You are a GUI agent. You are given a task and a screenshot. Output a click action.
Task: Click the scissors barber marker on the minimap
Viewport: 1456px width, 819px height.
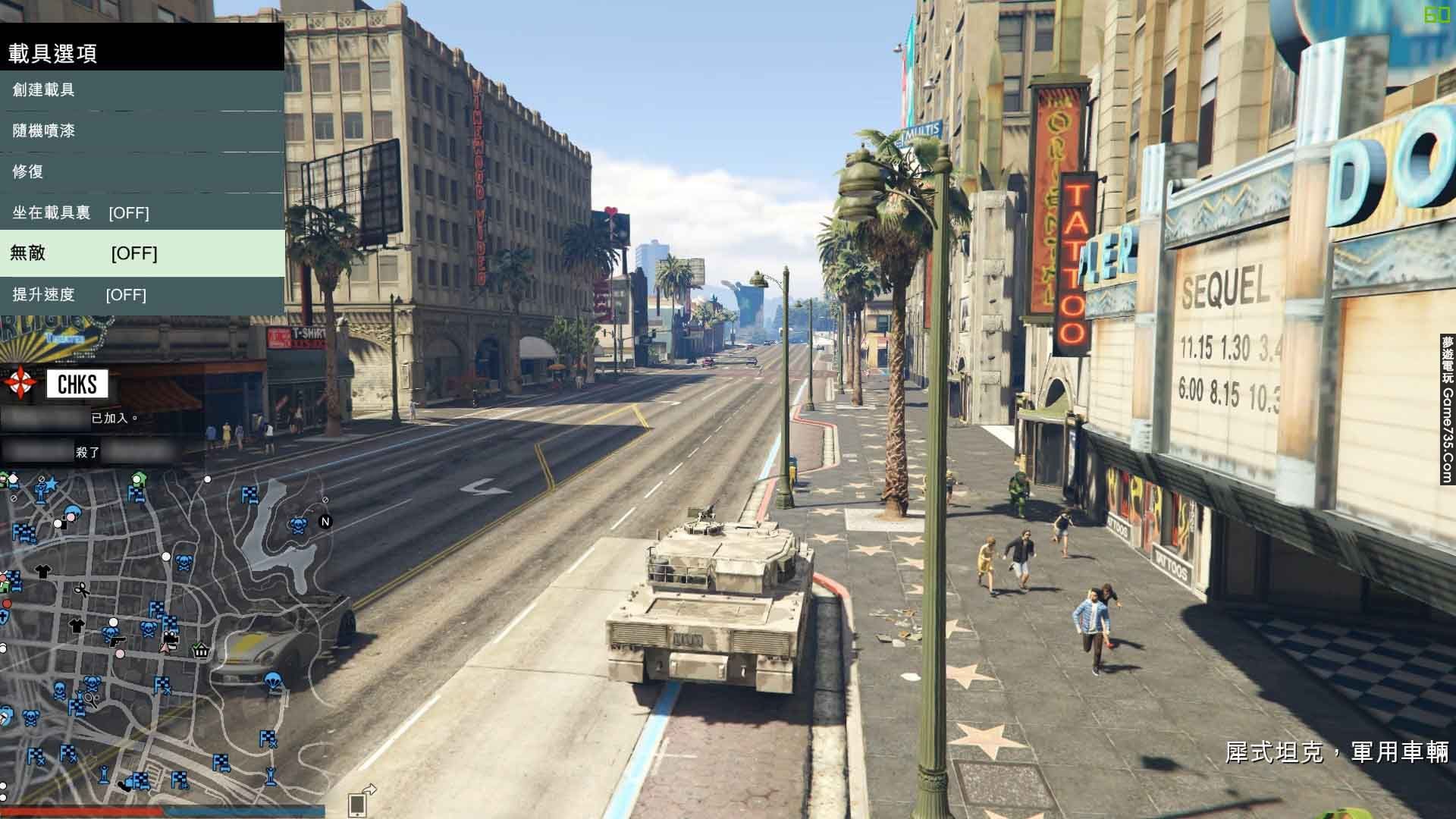(x=81, y=589)
